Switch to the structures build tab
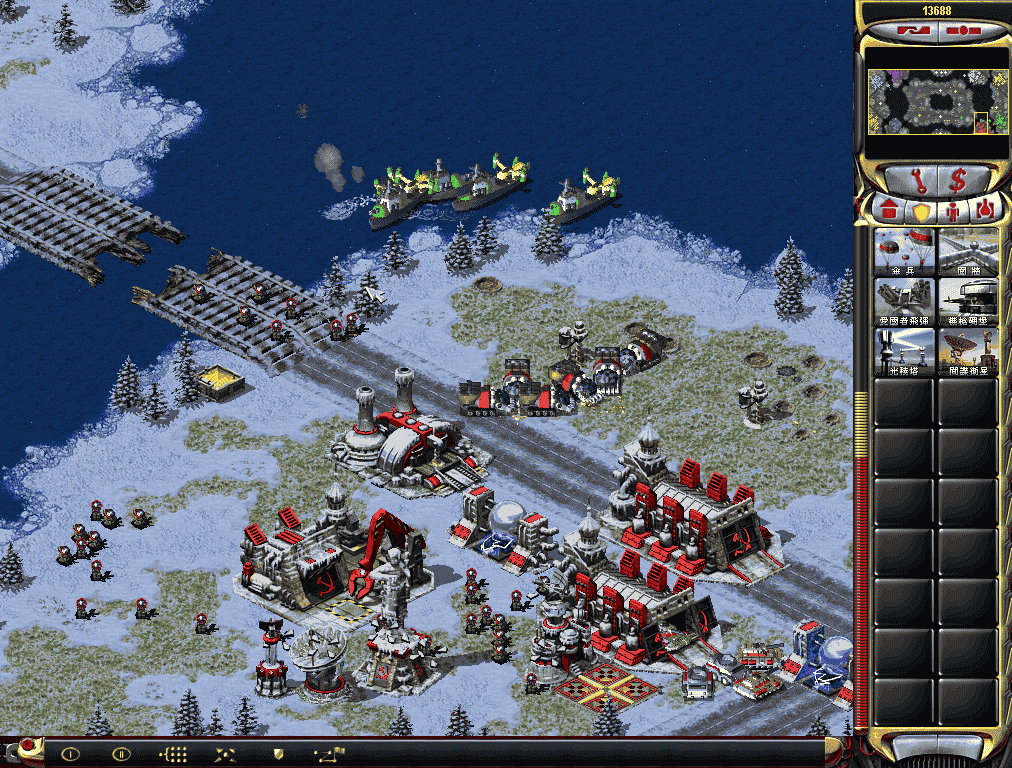 point(888,211)
